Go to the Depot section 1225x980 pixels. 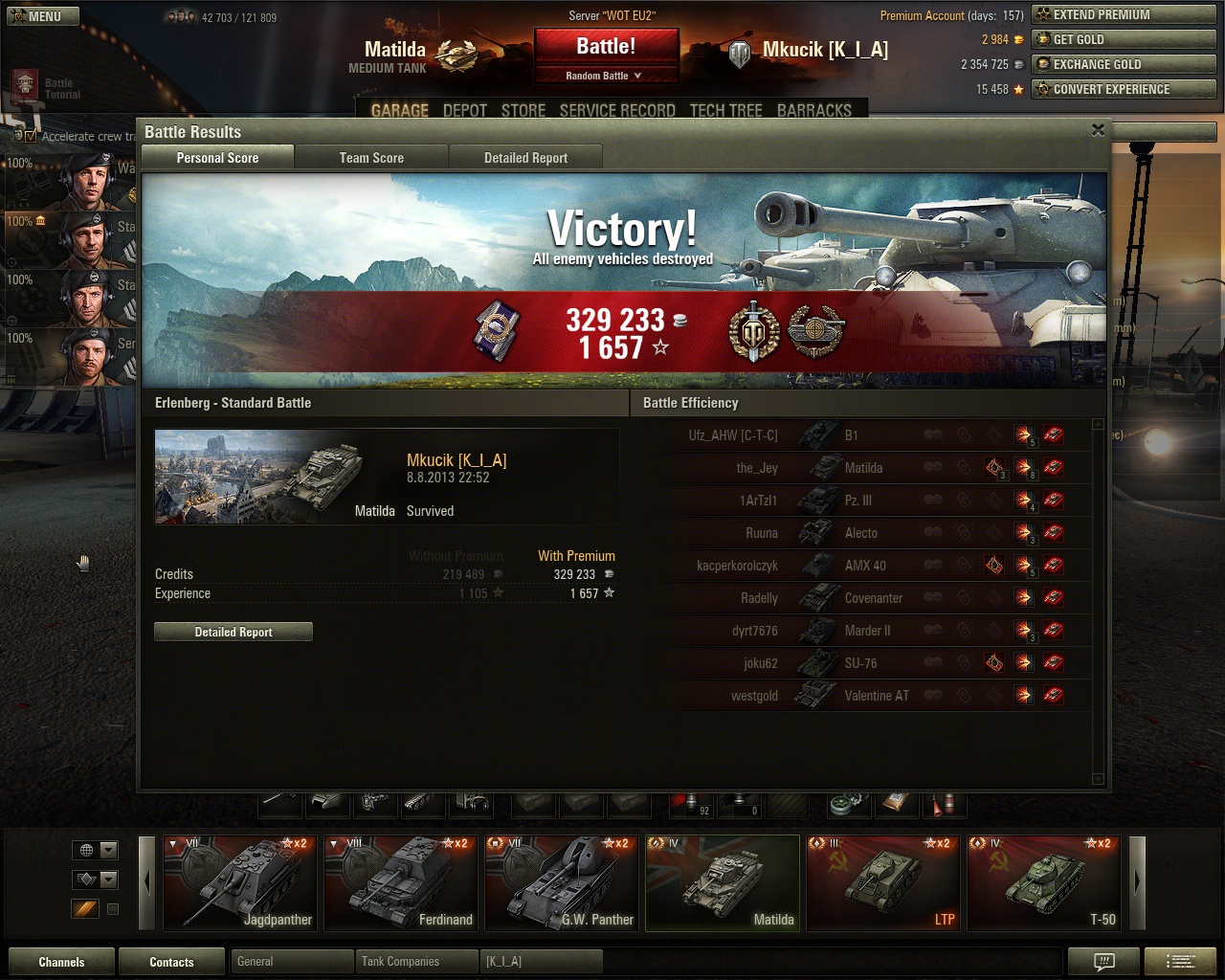[465, 111]
